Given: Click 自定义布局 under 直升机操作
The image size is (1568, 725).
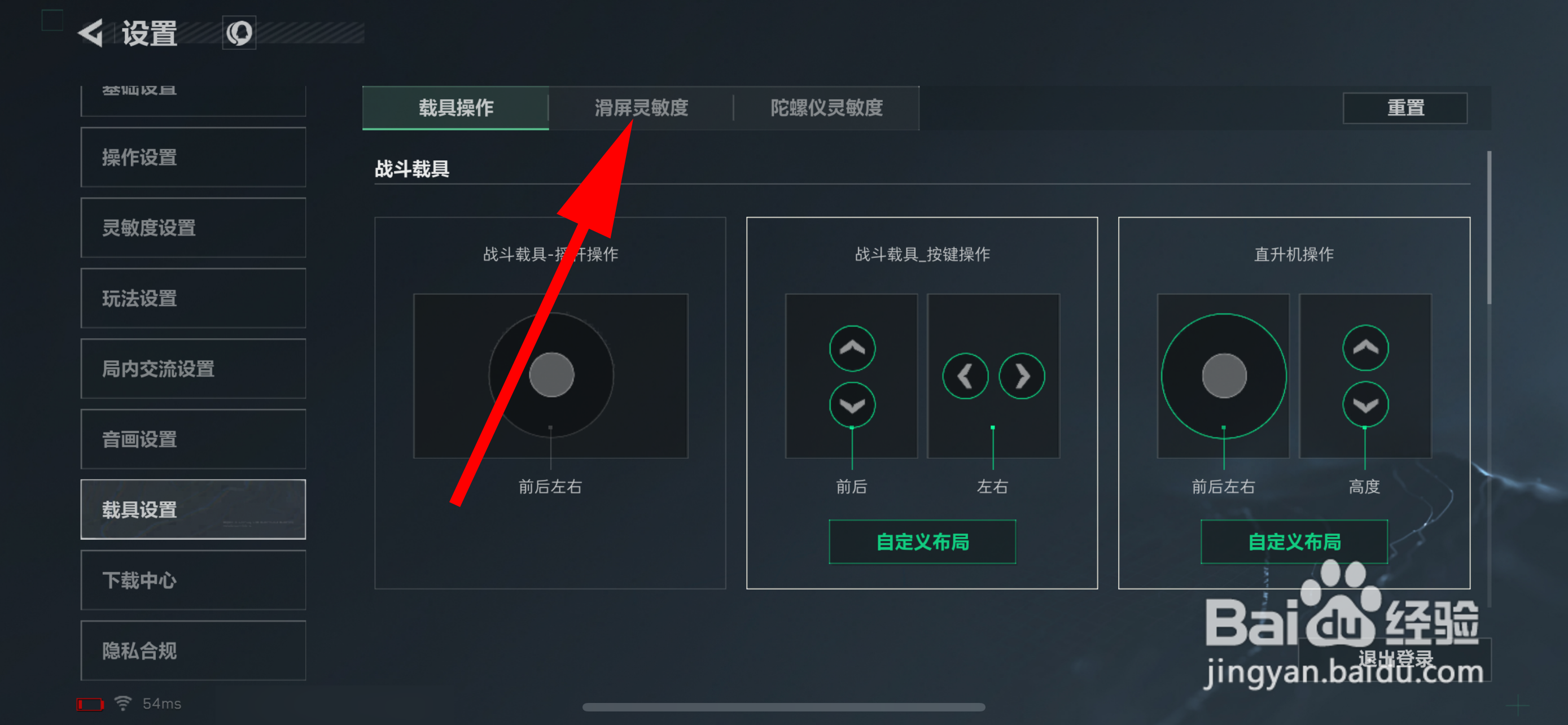Looking at the screenshot, I should [x=1294, y=541].
